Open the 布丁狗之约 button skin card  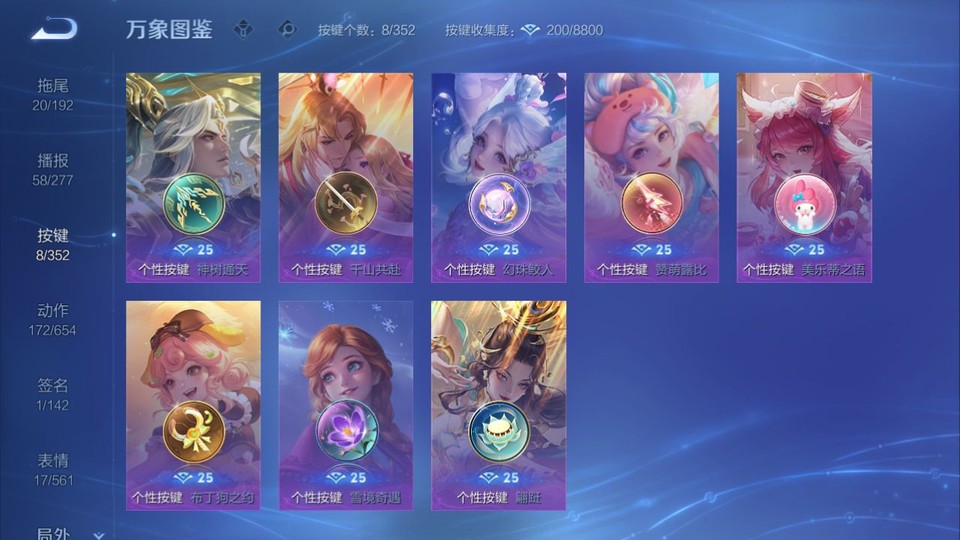(193, 405)
